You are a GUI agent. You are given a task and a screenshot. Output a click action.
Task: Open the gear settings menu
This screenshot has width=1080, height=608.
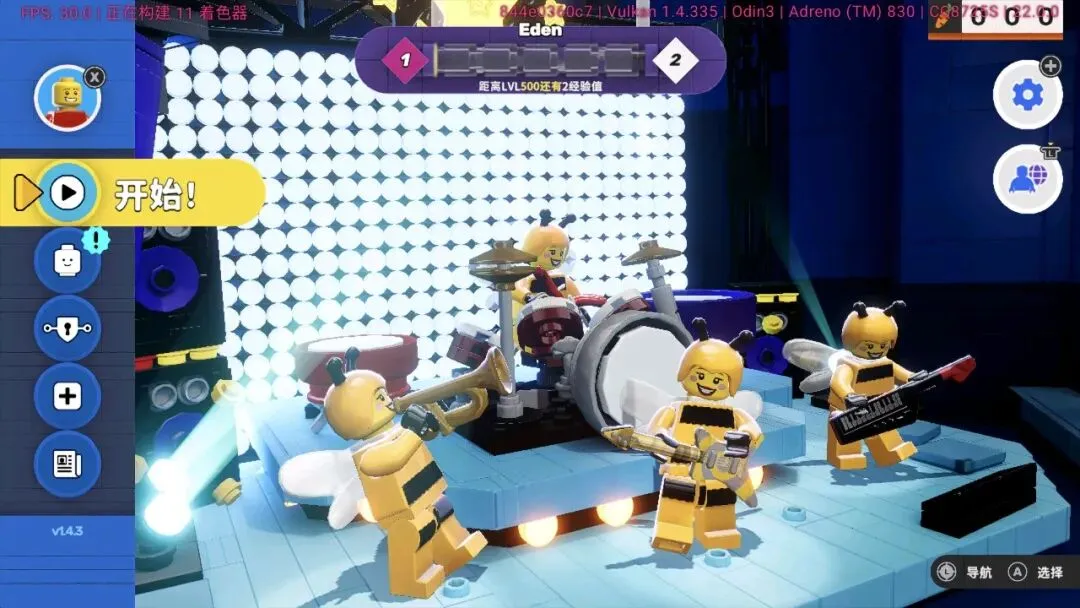[1026, 95]
